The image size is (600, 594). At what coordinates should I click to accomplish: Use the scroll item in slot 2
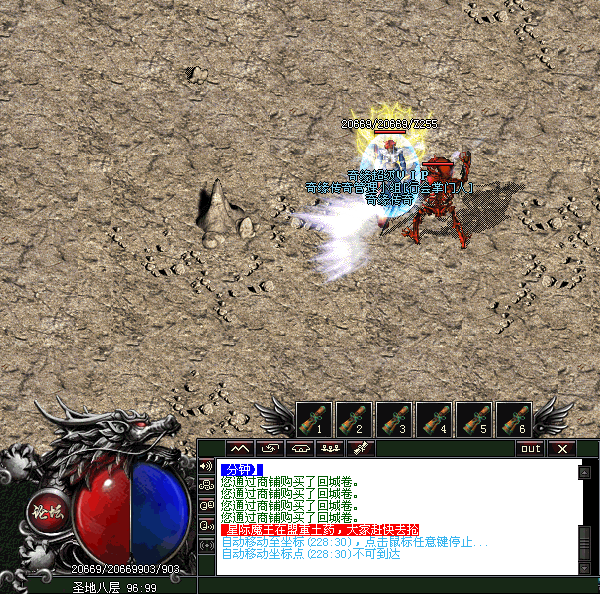point(354,418)
